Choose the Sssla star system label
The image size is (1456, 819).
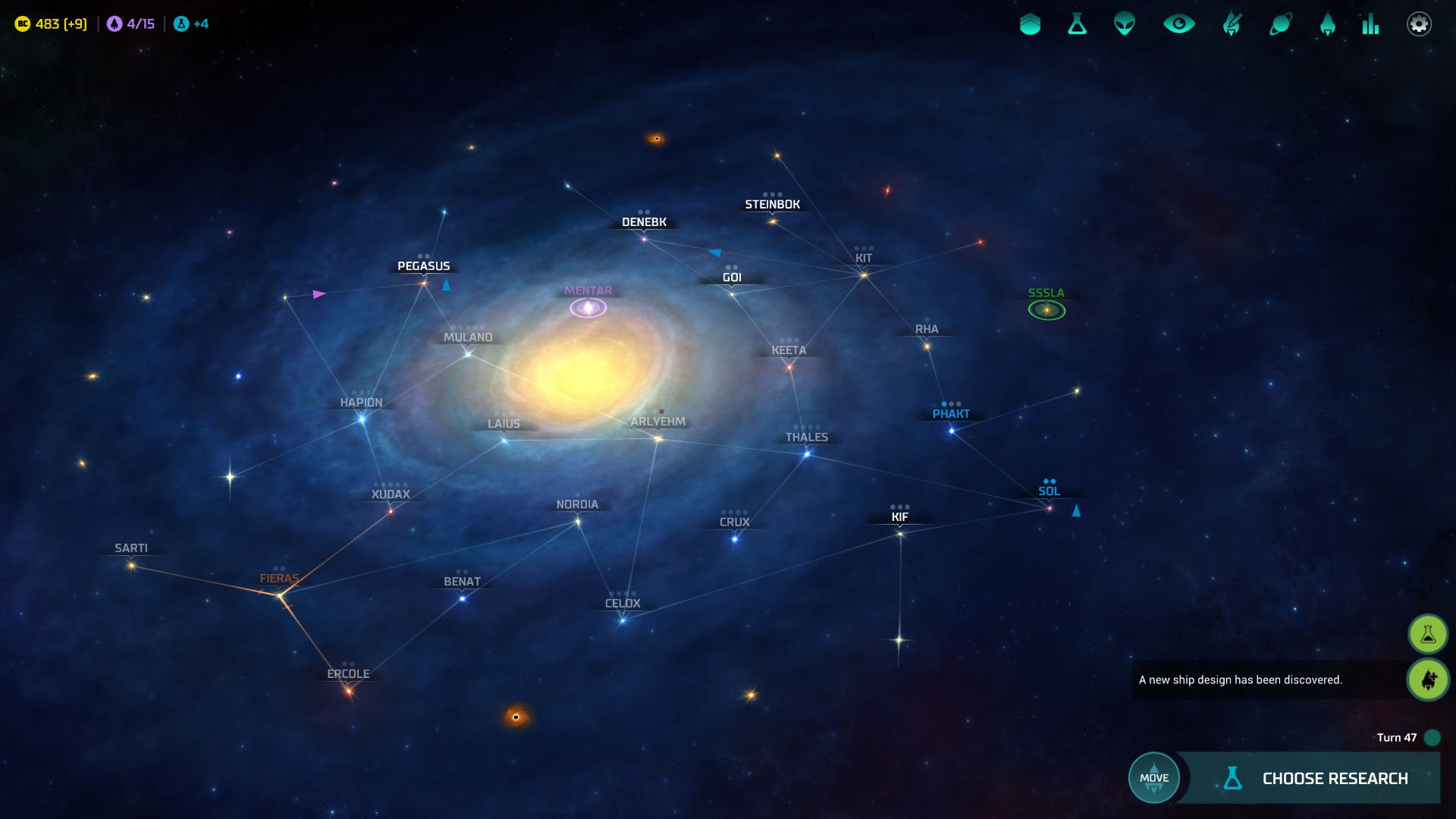coord(1046,293)
